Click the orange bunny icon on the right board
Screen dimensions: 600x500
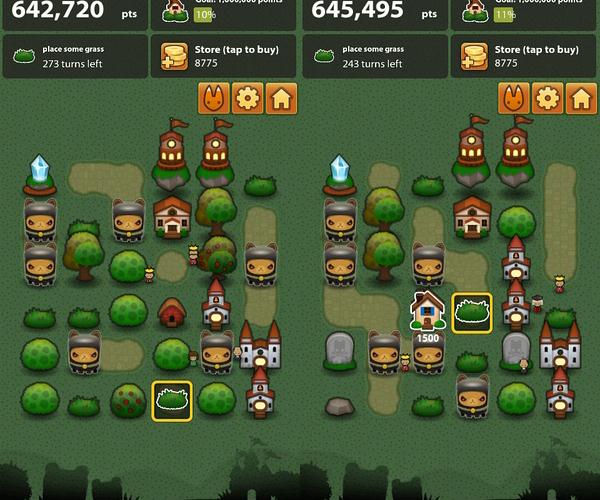tap(513, 98)
